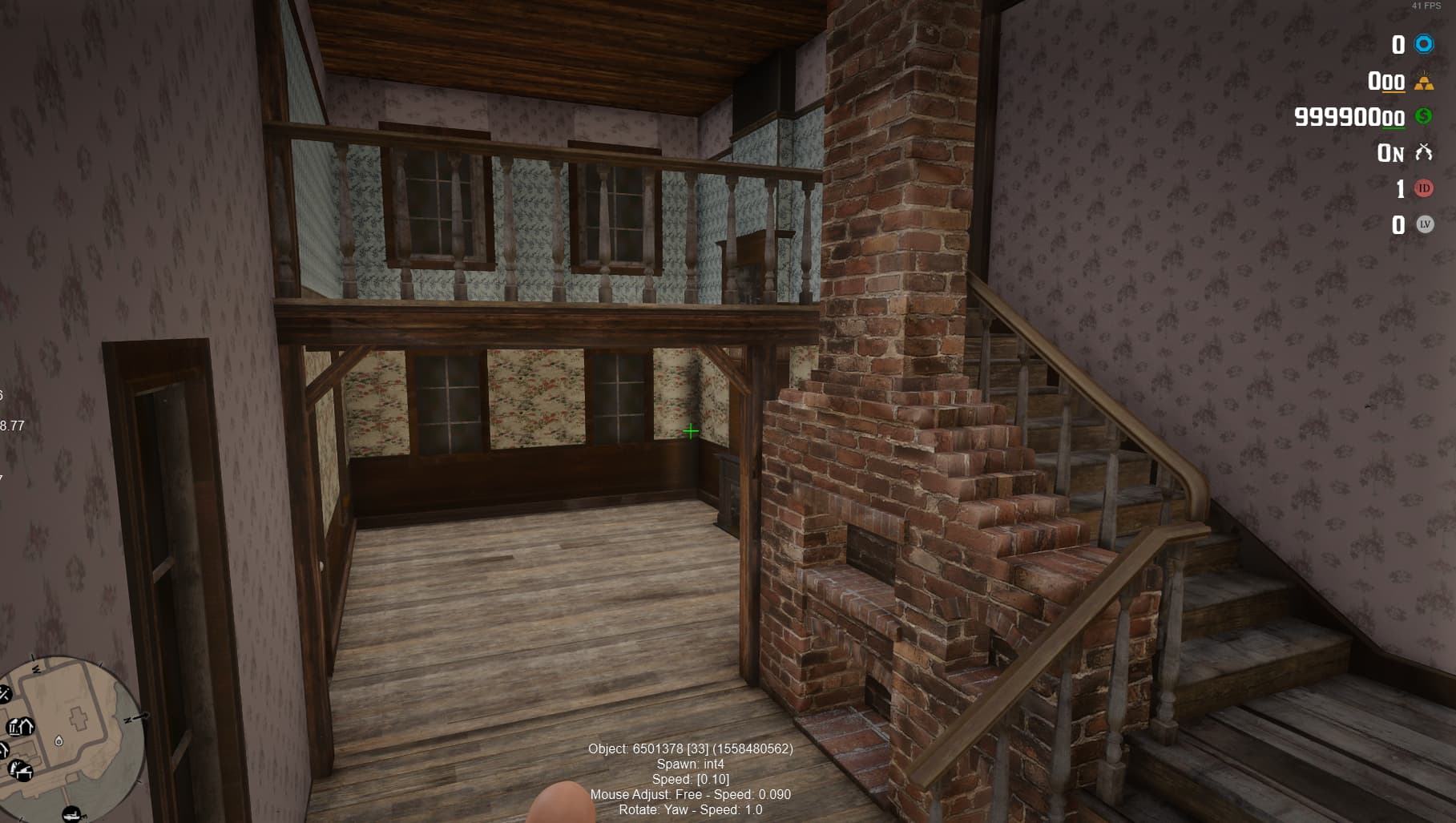Click the green dollar sign icon
Image resolution: width=1456 pixels, height=823 pixels.
coord(1423,118)
